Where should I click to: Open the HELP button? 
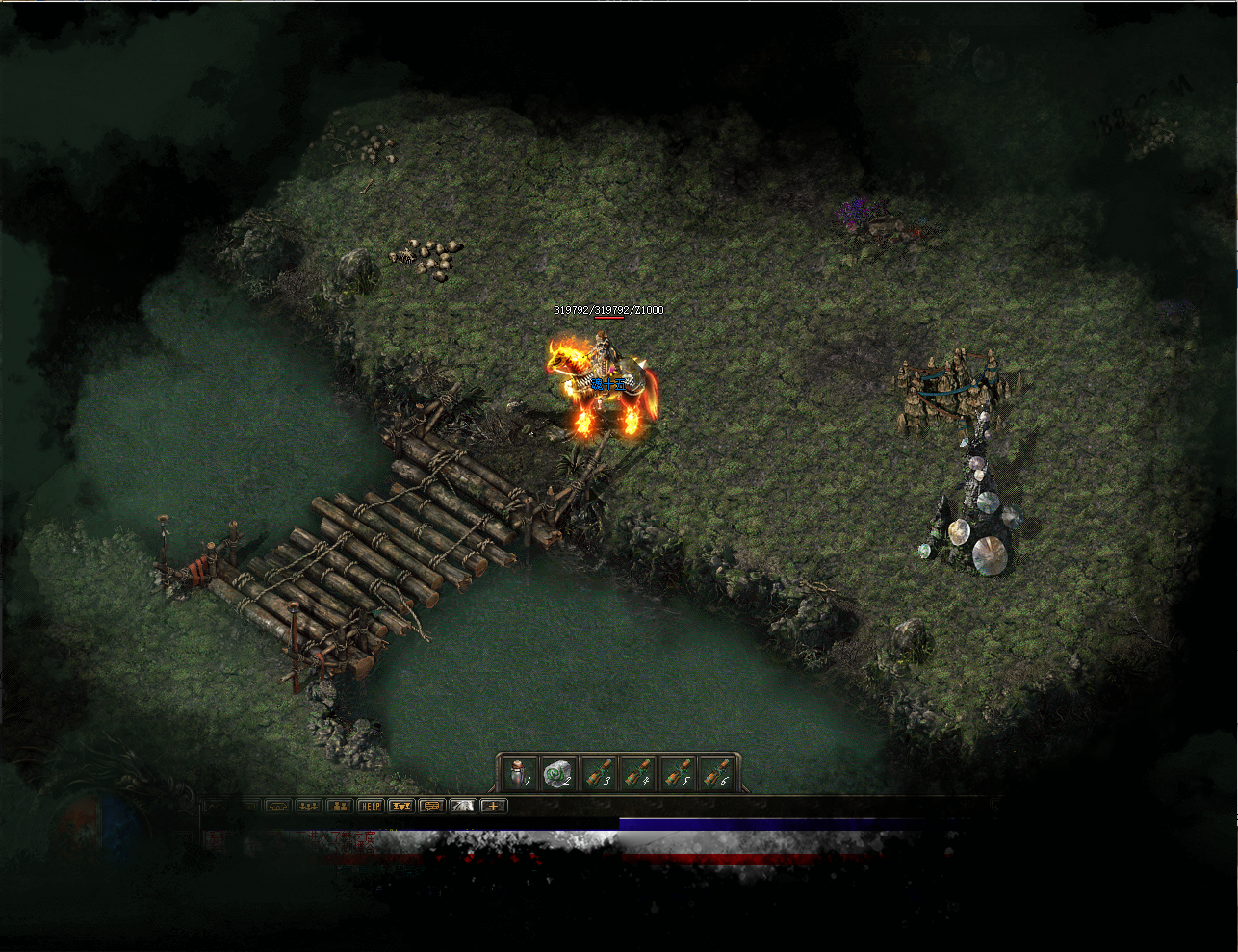point(370,806)
